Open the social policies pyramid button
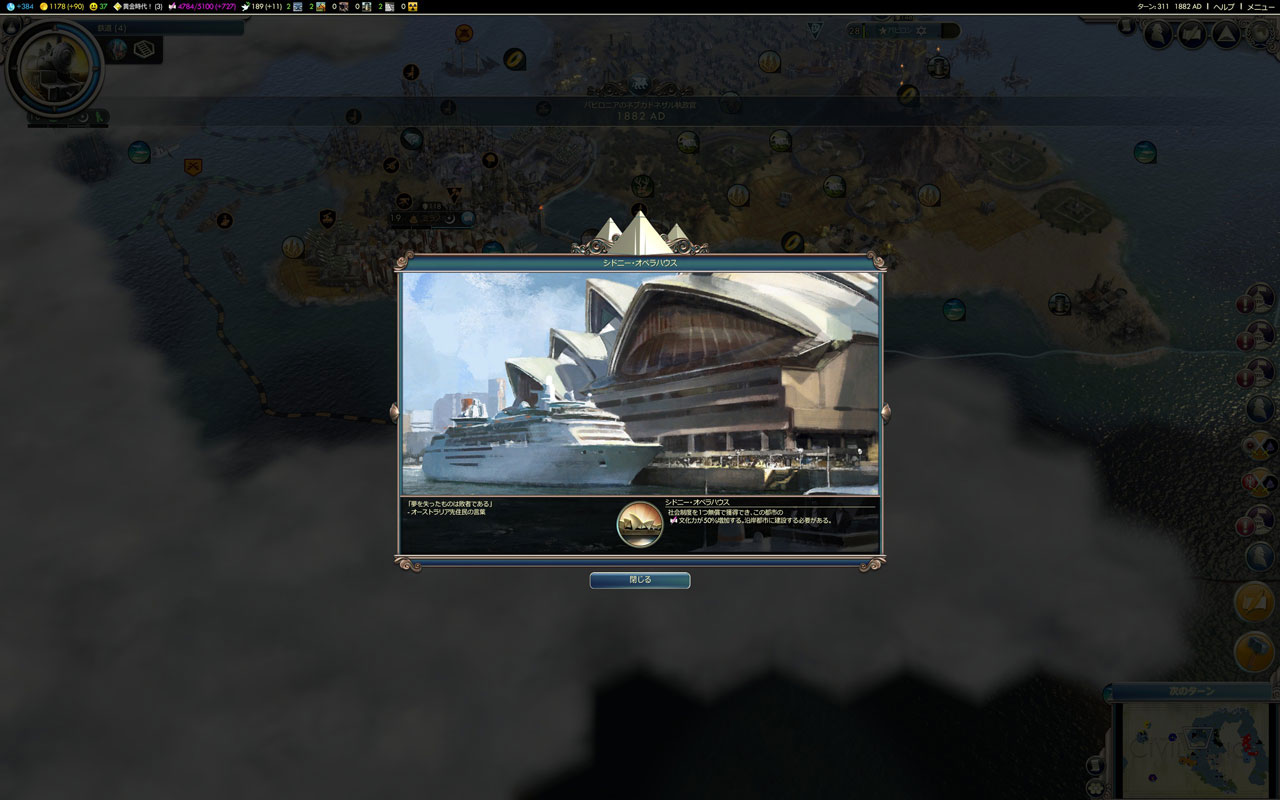The height and width of the screenshot is (800, 1280). 1226,35
